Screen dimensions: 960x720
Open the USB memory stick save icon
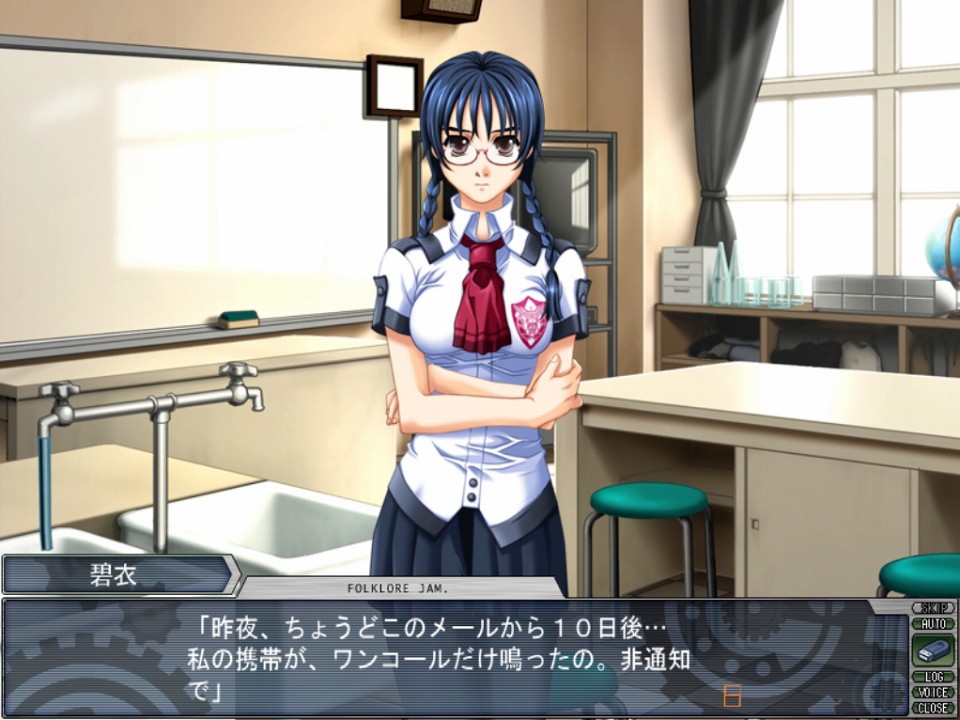pyautogui.click(x=933, y=650)
